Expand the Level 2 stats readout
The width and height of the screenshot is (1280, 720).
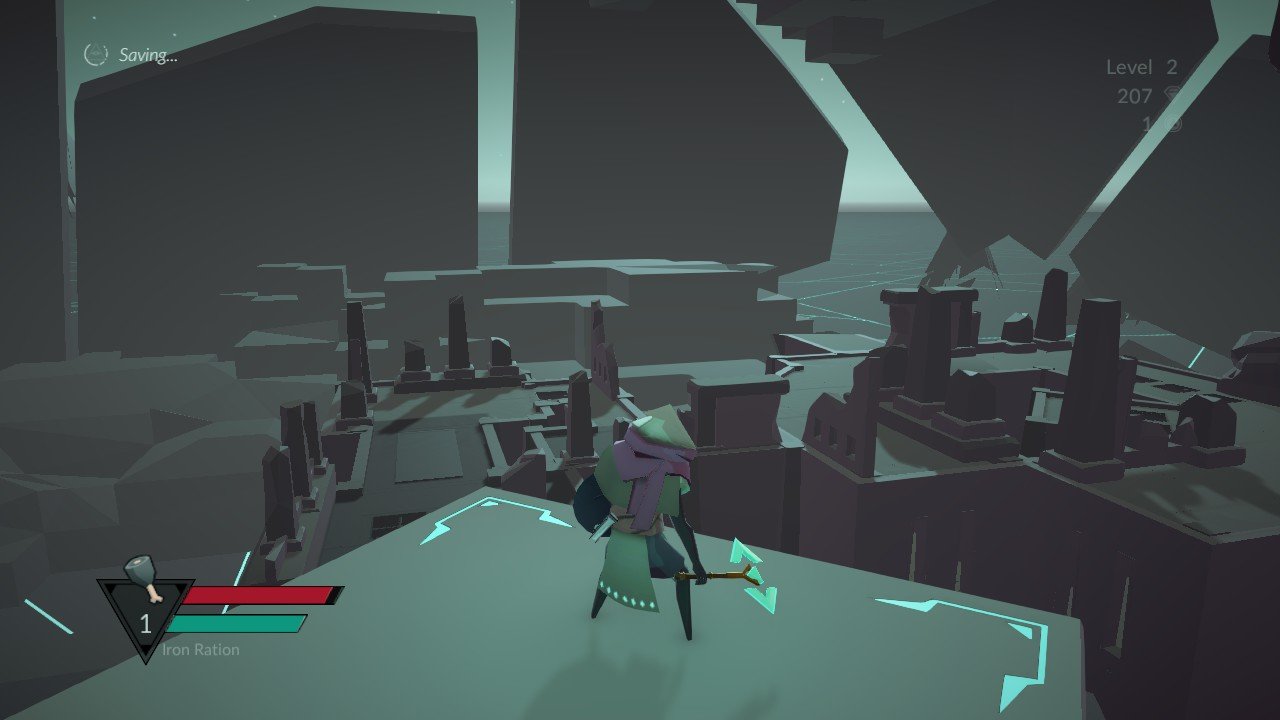1140,68
